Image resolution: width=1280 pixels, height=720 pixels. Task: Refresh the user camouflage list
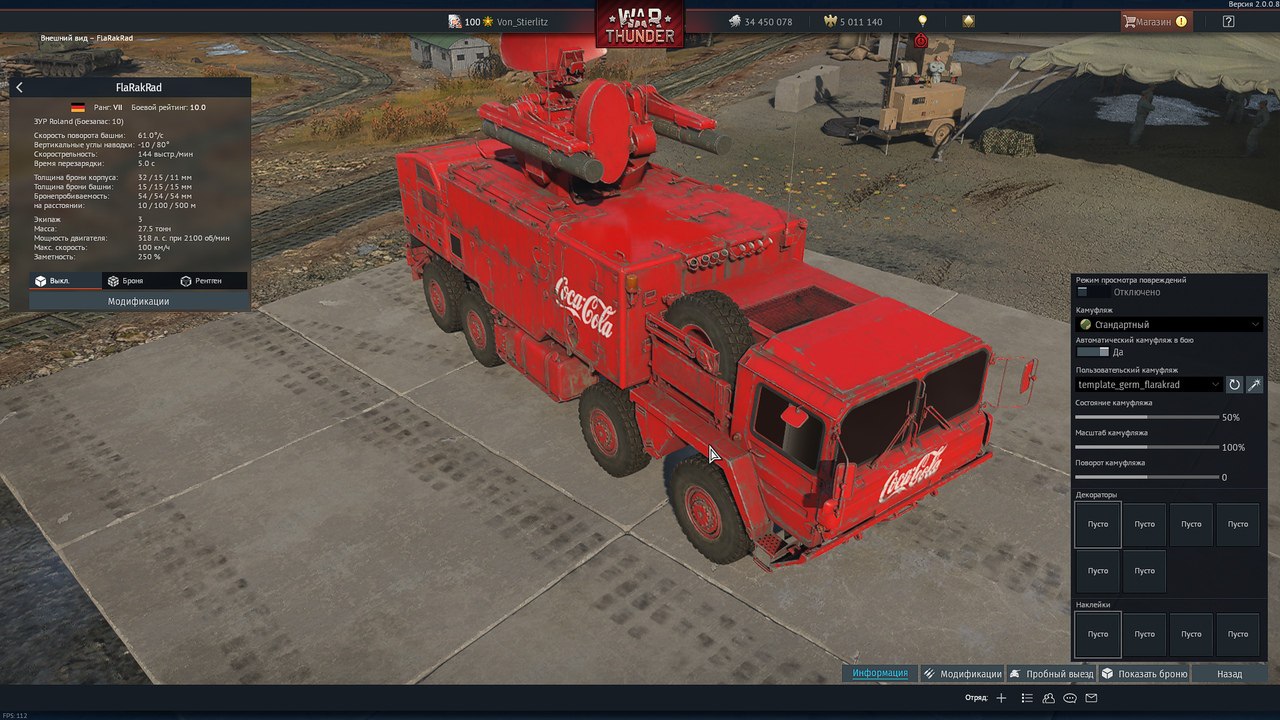(x=1234, y=384)
